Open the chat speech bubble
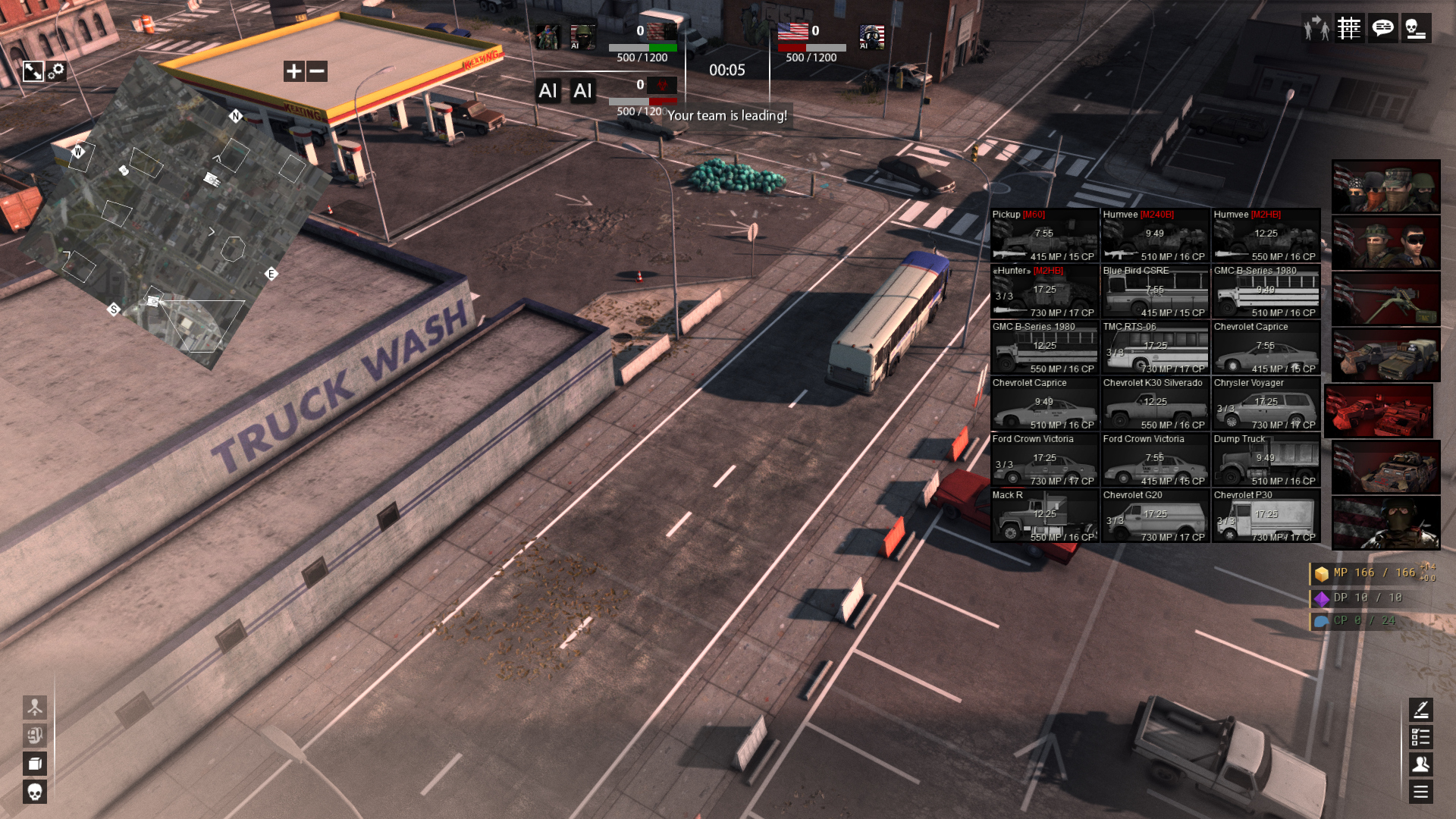Image resolution: width=1456 pixels, height=819 pixels. pyautogui.click(x=1382, y=29)
